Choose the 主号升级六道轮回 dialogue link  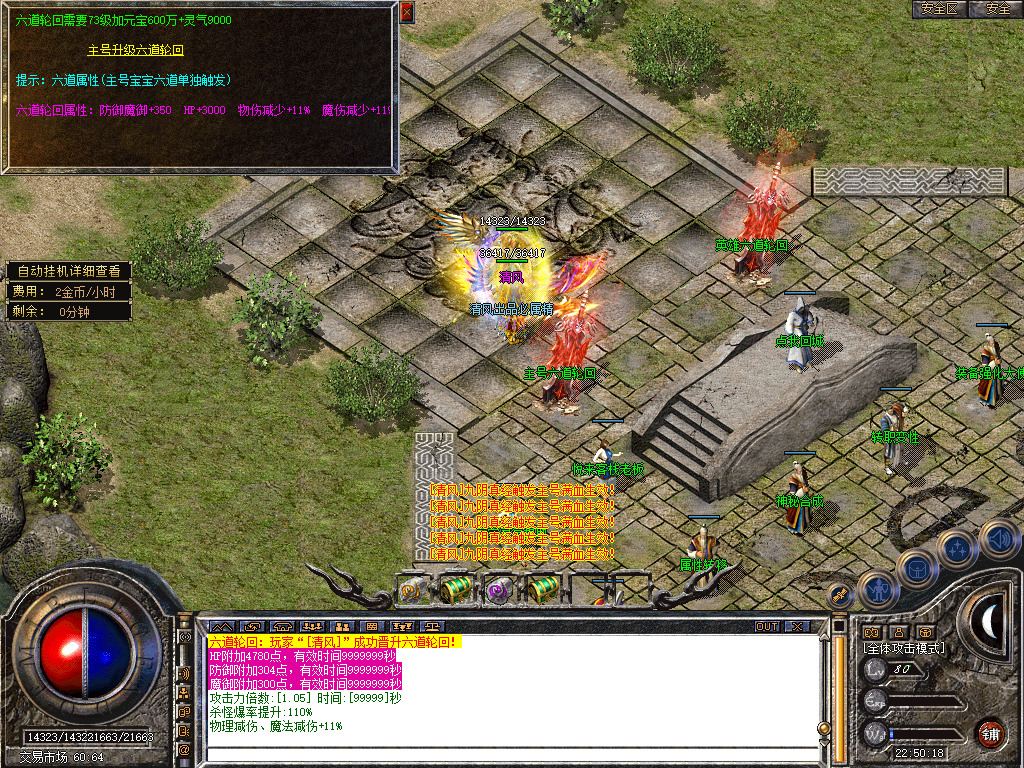(x=136, y=49)
